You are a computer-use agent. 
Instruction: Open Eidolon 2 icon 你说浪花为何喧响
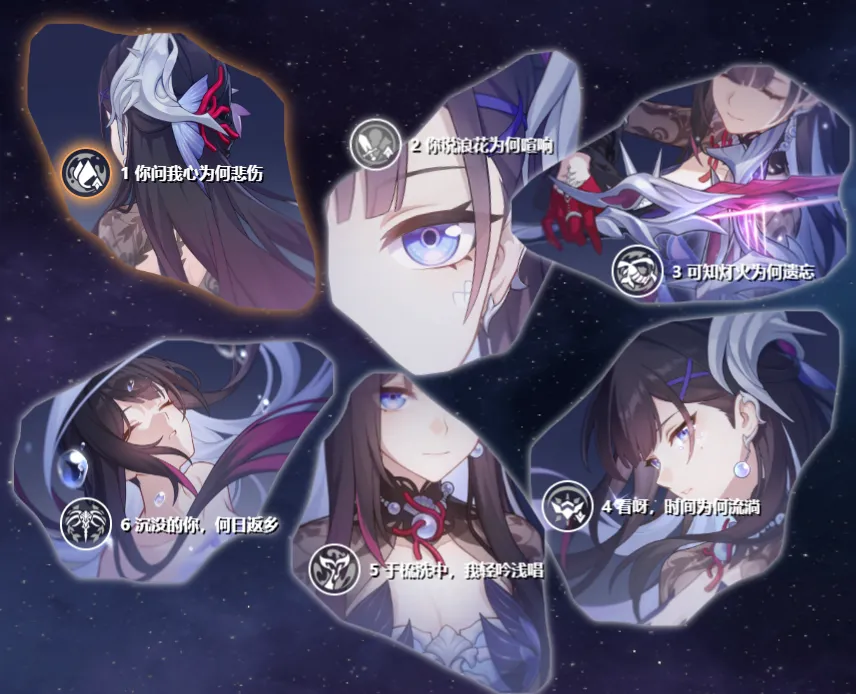tap(375, 144)
